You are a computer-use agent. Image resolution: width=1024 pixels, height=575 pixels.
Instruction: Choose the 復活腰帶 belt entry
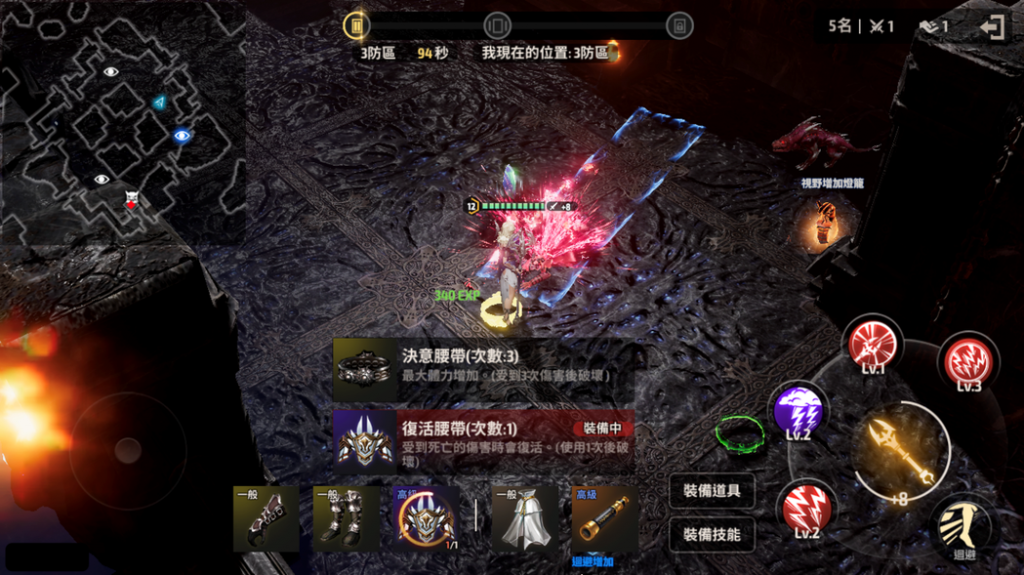[x=483, y=437]
